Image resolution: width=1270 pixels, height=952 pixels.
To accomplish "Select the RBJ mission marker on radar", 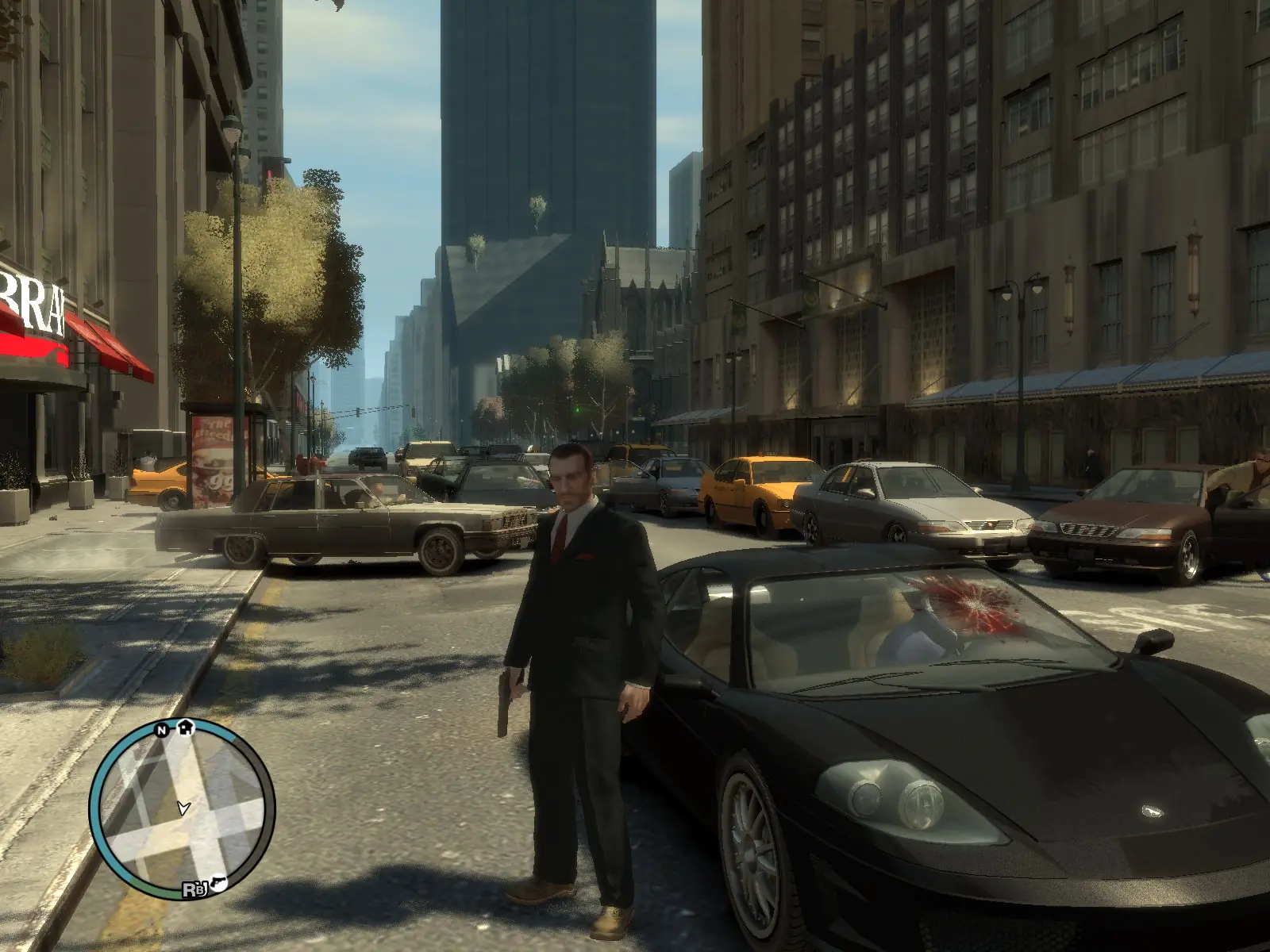I will tap(192, 890).
